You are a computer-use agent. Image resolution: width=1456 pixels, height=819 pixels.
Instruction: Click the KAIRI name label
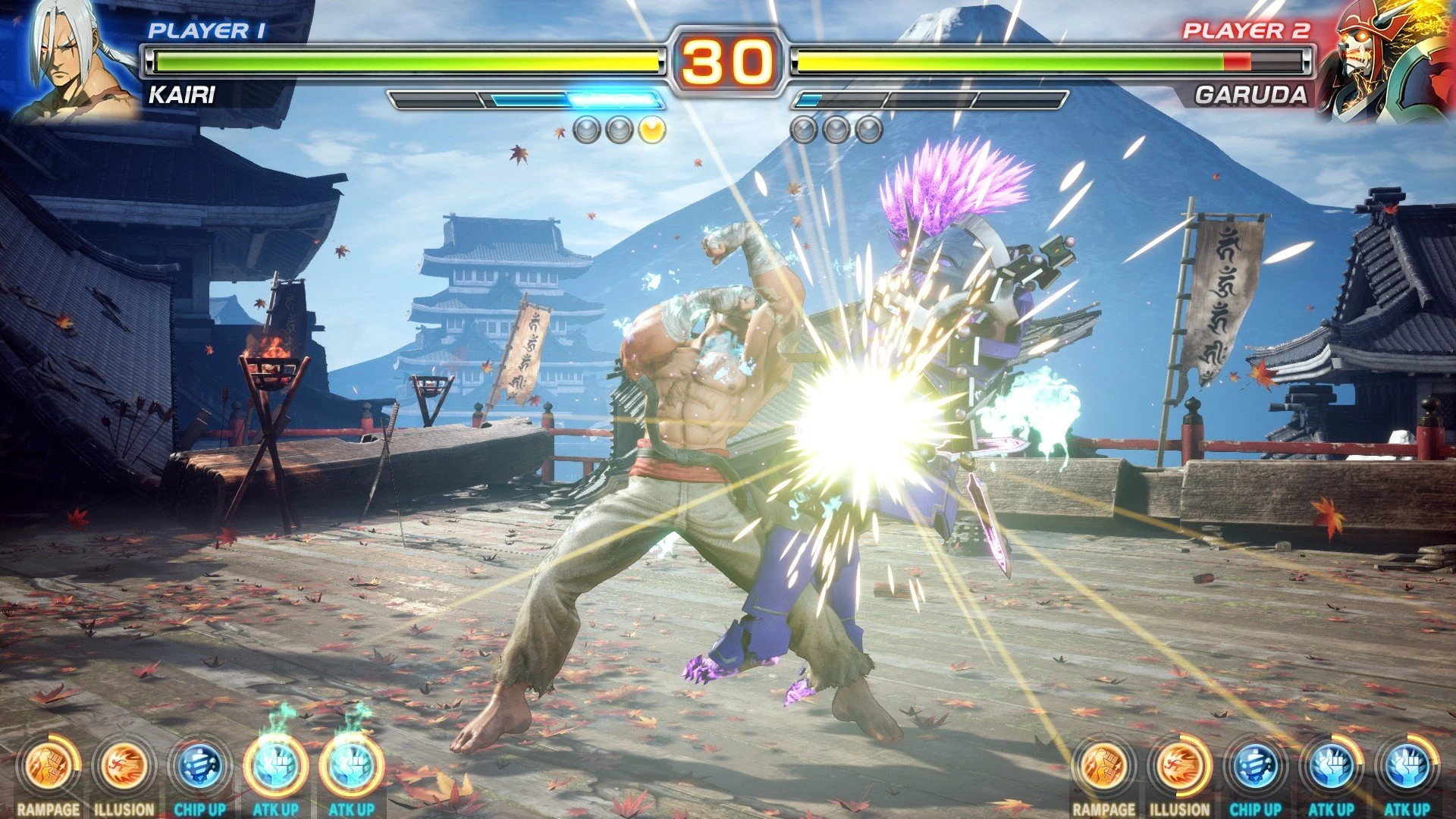tap(181, 96)
